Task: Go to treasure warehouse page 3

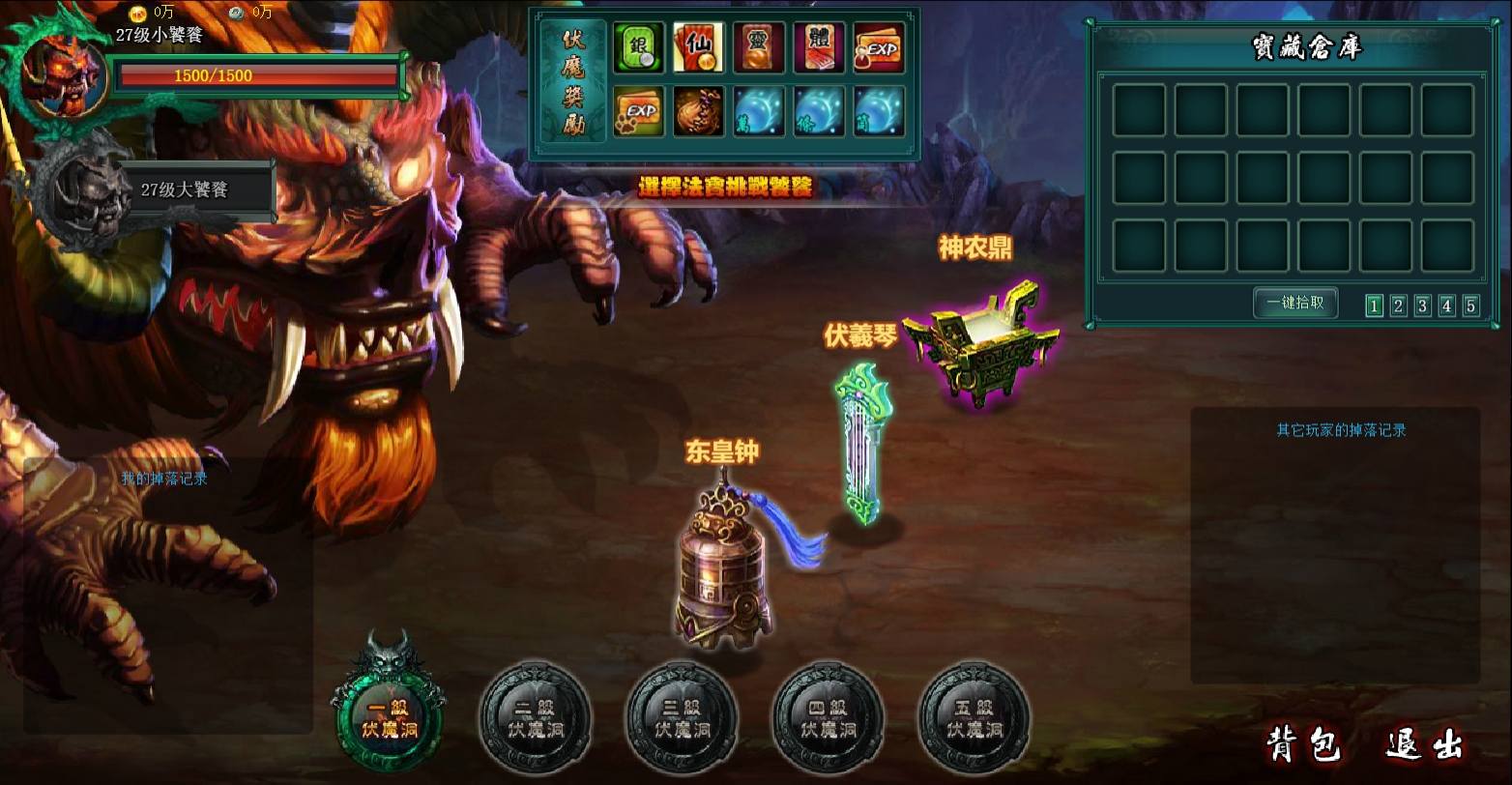Action: pyautogui.click(x=1422, y=305)
